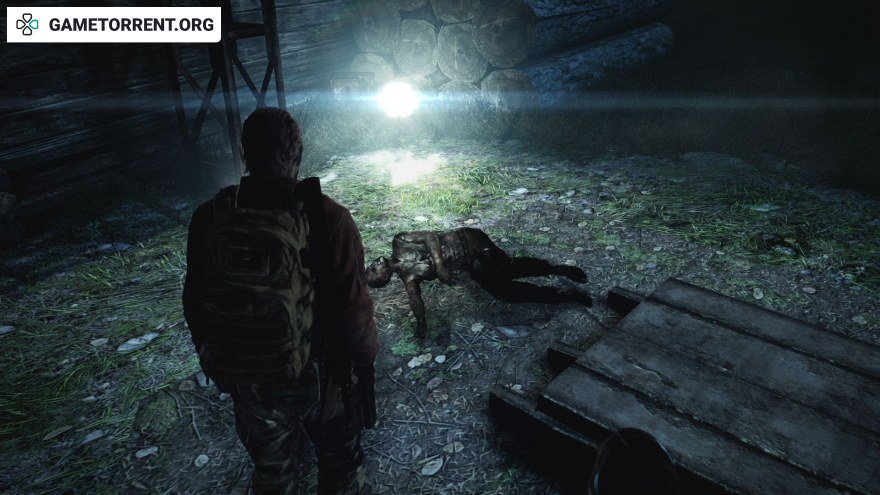The width and height of the screenshot is (880, 495).
Task: Click the GAMETORRENT.ORG logo banner
Action: point(113,24)
